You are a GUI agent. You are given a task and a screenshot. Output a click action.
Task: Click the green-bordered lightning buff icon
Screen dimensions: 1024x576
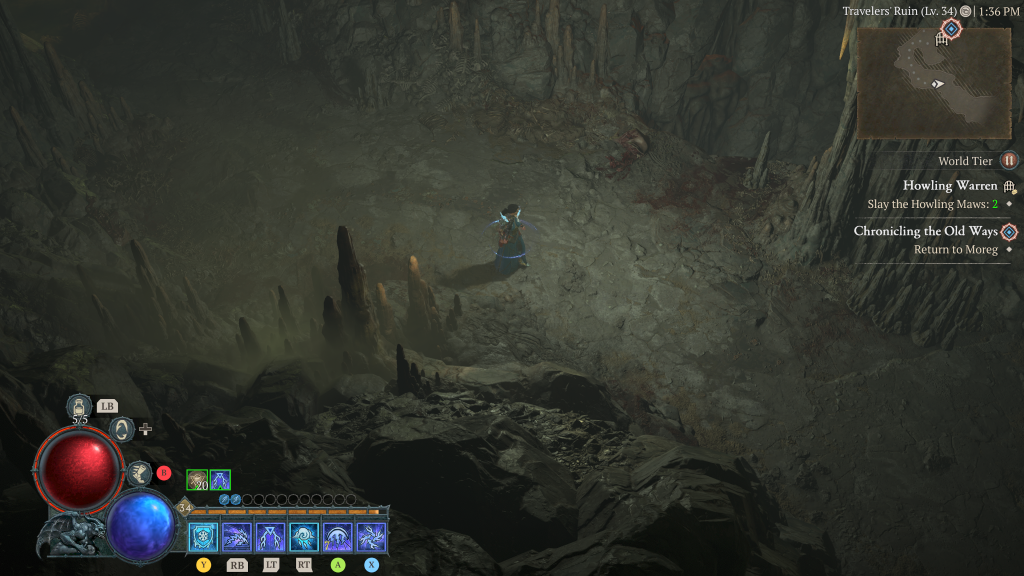point(220,480)
